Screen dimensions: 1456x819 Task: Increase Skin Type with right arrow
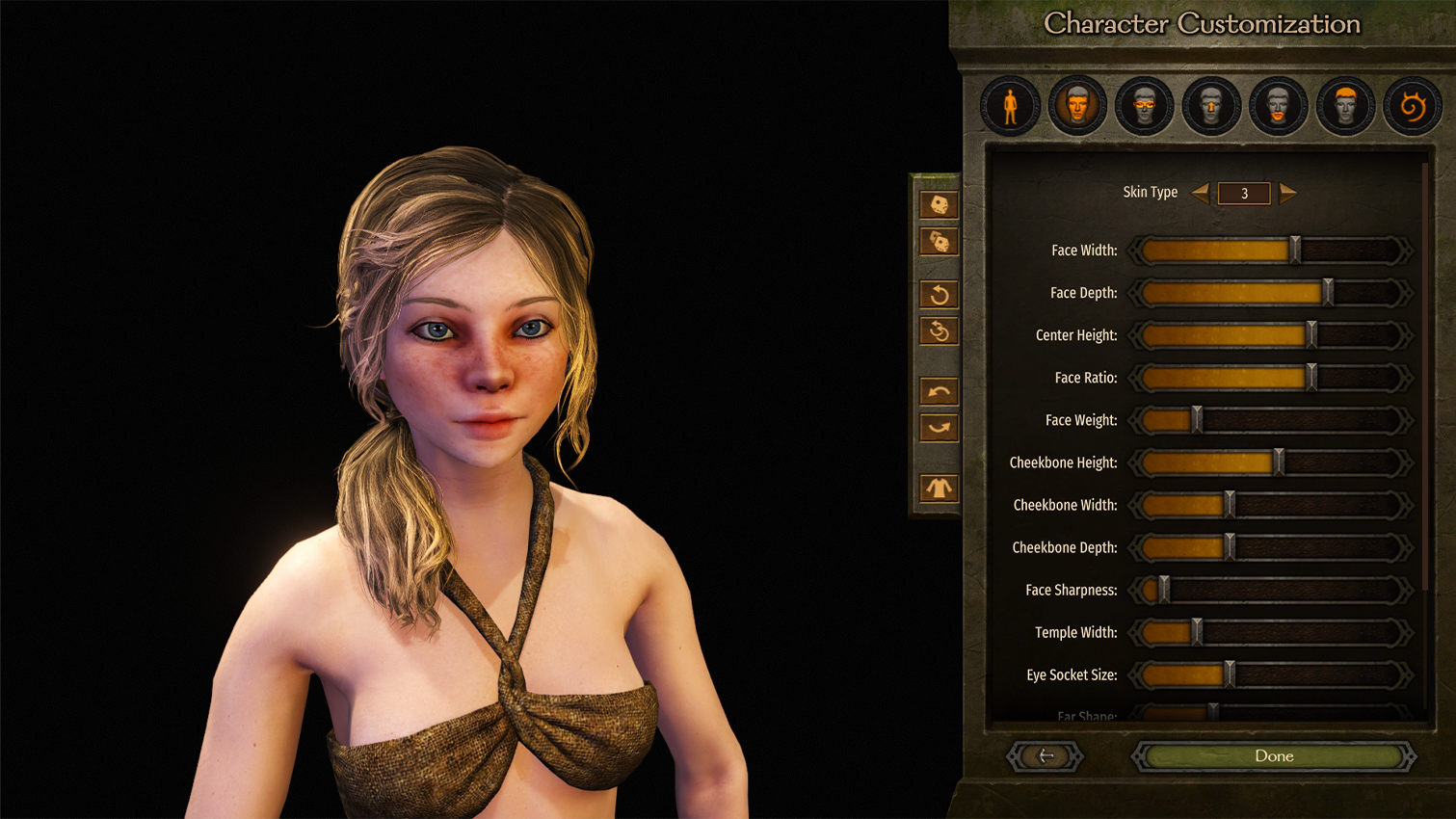pos(1288,193)
